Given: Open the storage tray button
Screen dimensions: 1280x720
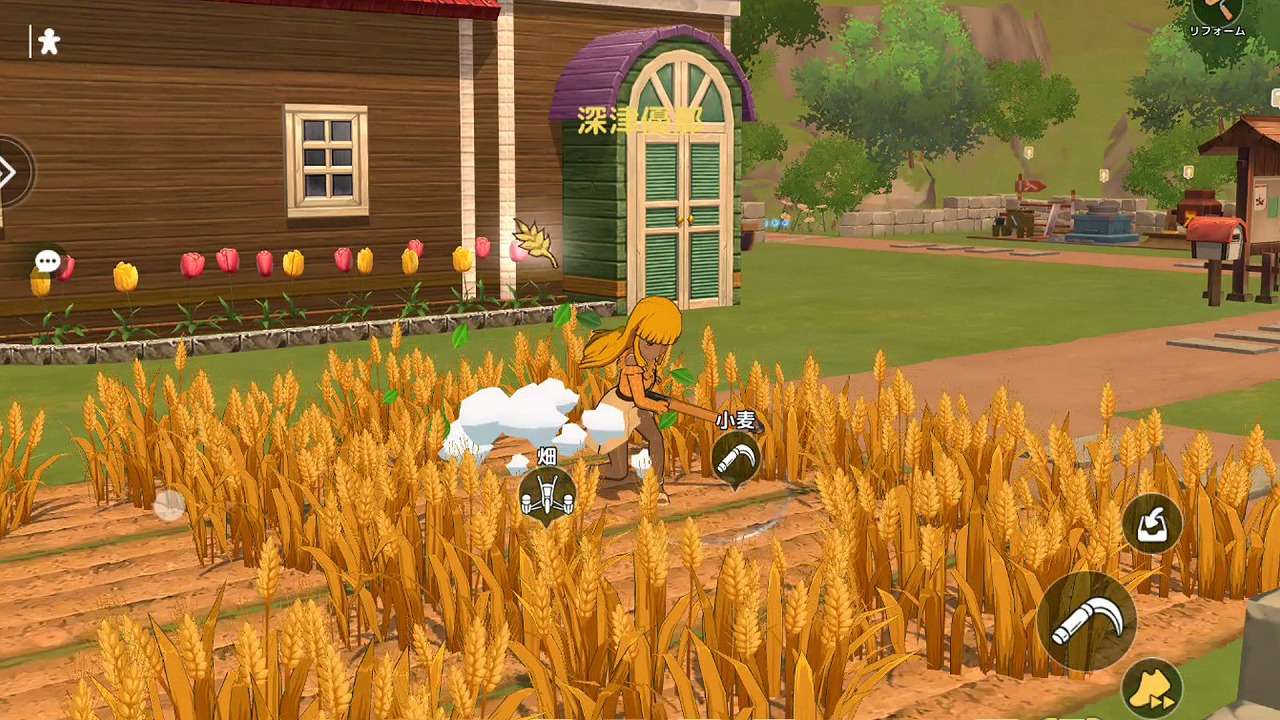Looking at the screenshot, I should [x=1152, y=523].
